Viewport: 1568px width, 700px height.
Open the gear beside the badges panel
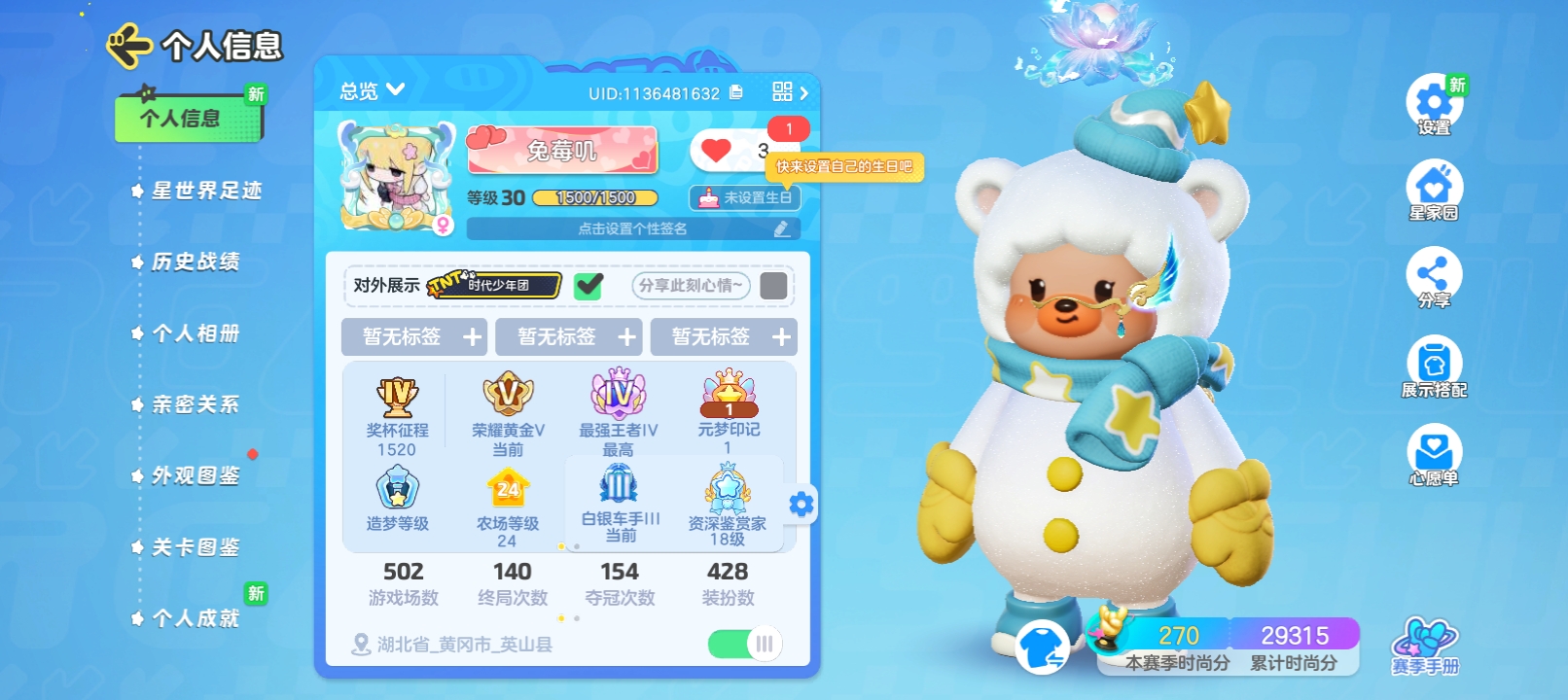(801, 505)
